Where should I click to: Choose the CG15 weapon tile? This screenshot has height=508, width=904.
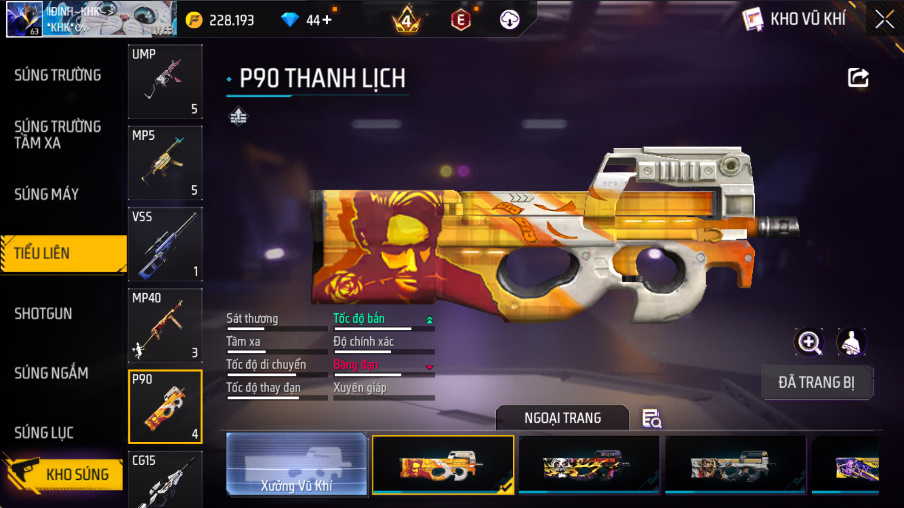165,480
